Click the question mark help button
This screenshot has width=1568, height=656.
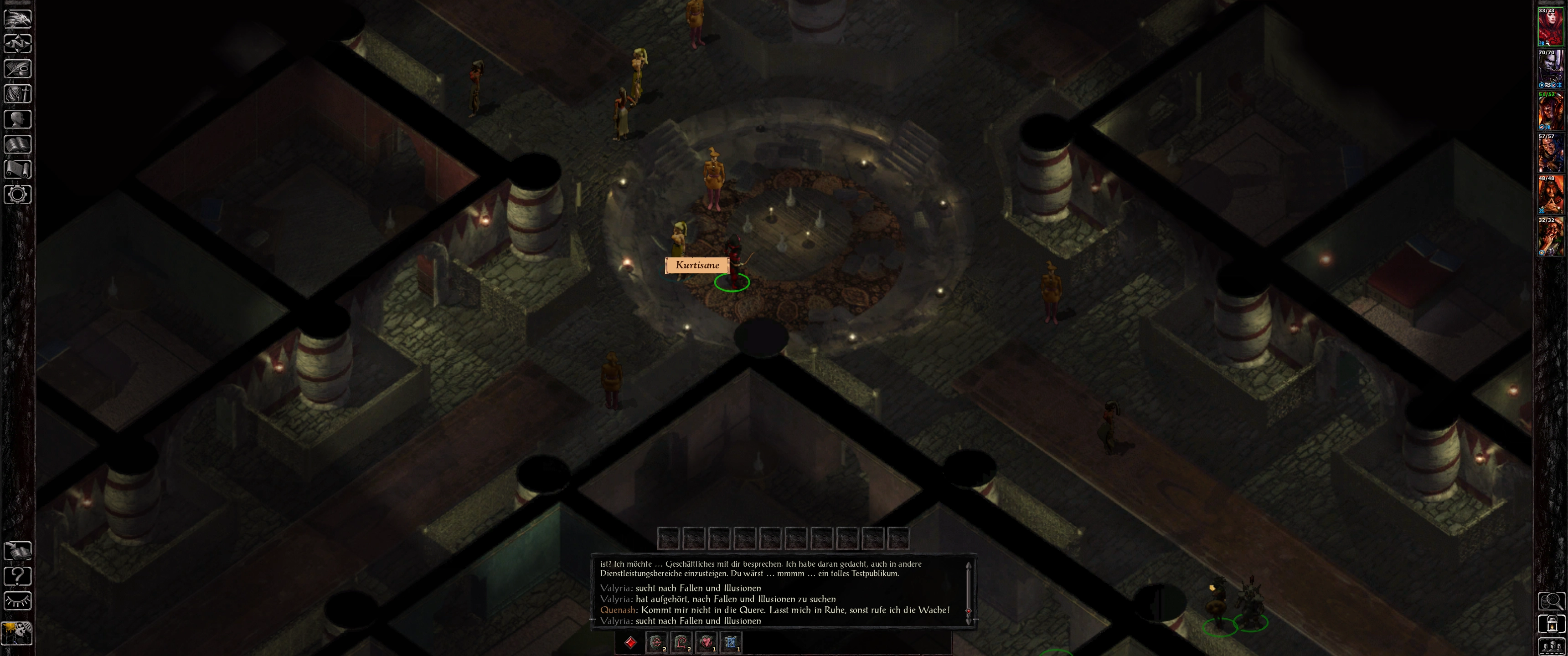pyautogui.click(x=18, y=576)
